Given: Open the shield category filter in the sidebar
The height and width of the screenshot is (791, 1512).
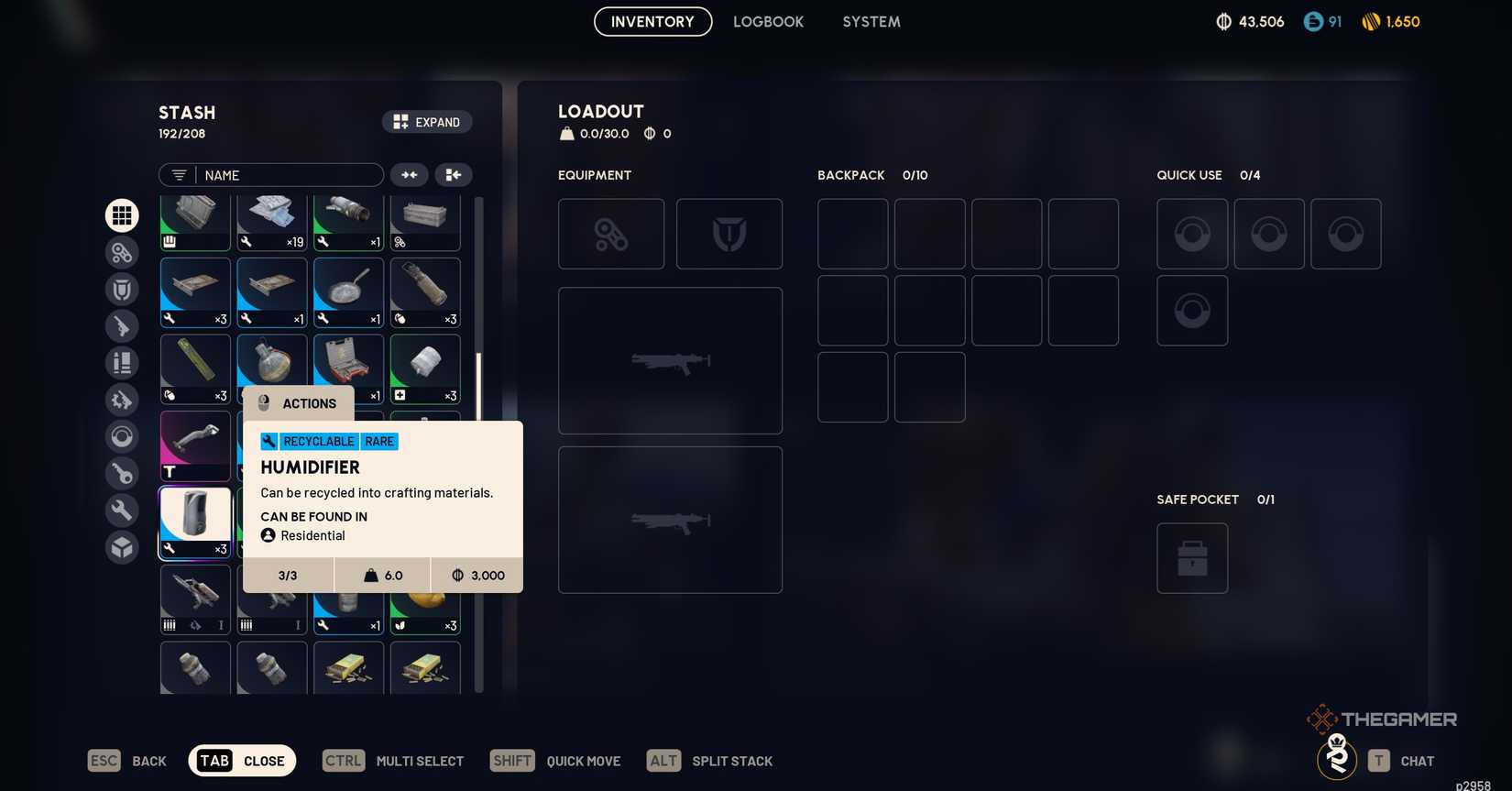Looking at the screenshot, I should click(x=122, y=289).
